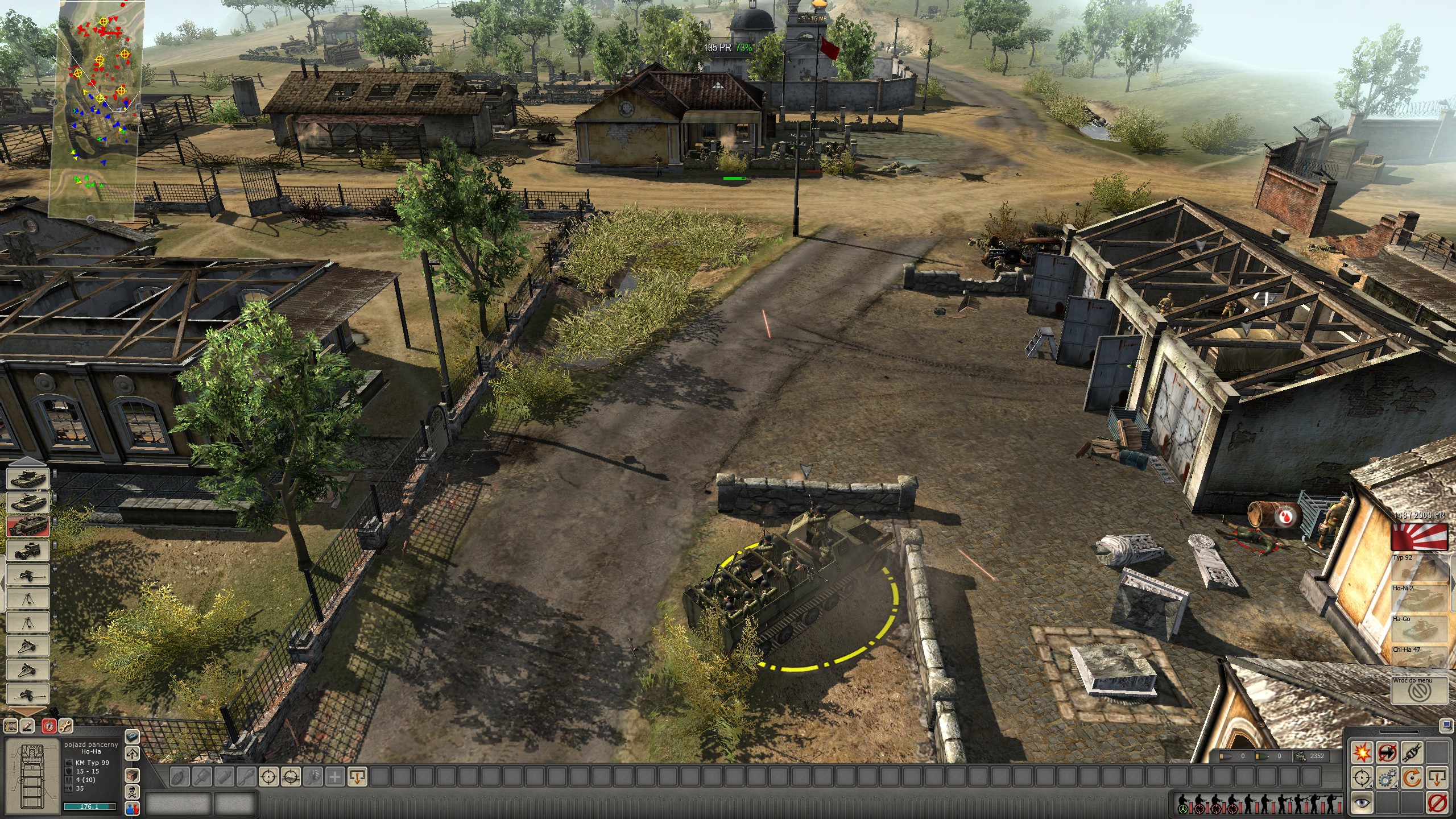The height and width of the screenshot is (819, 1456).
Task: Click the red compass button
Action: tap(49, 726)
